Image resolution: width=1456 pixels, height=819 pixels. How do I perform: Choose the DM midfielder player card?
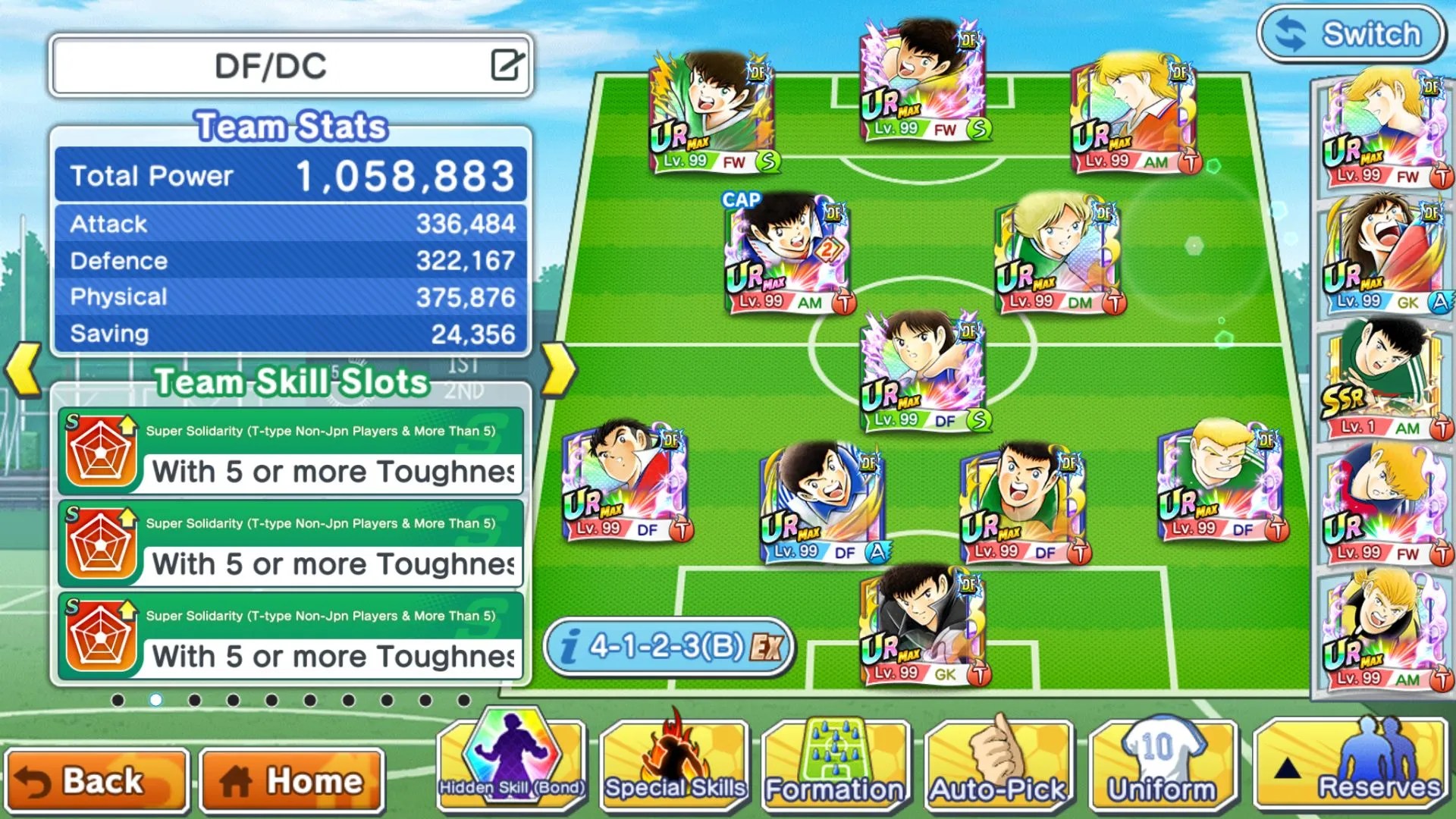(1059, 254)
